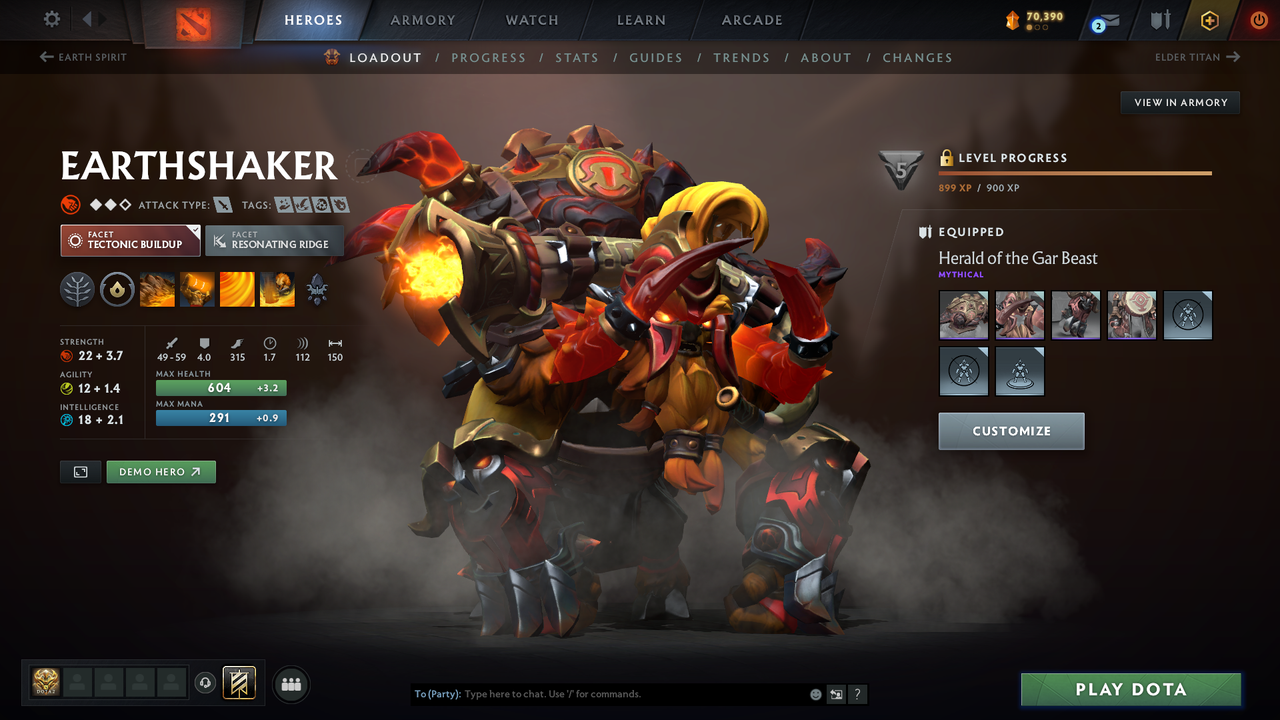Select the Tectonic Buildup facet
The height and width of the screenshot is (720, 1280).
(x=130, y=241)
